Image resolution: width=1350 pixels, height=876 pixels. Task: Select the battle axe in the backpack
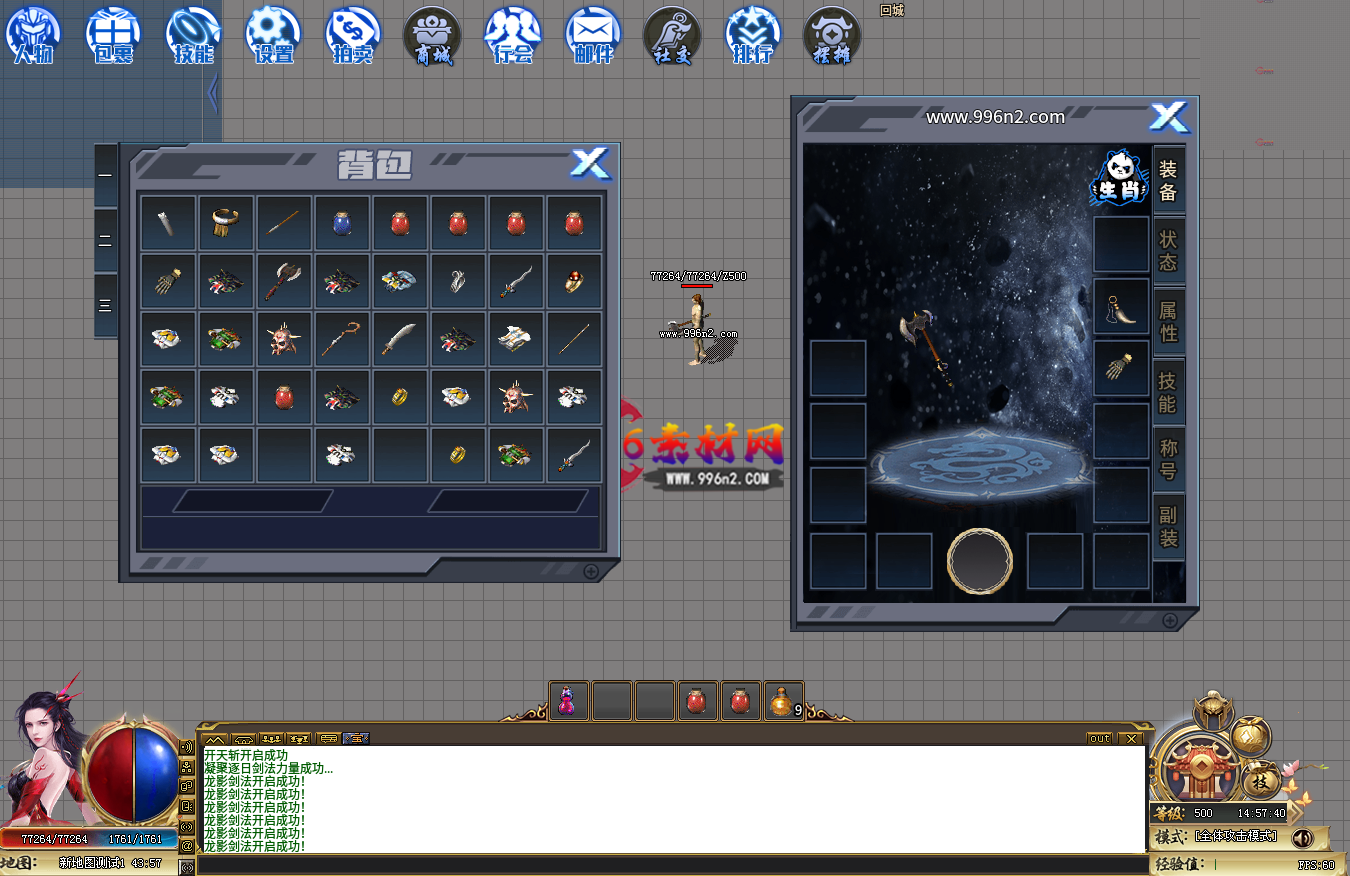[x=284, y=281]
